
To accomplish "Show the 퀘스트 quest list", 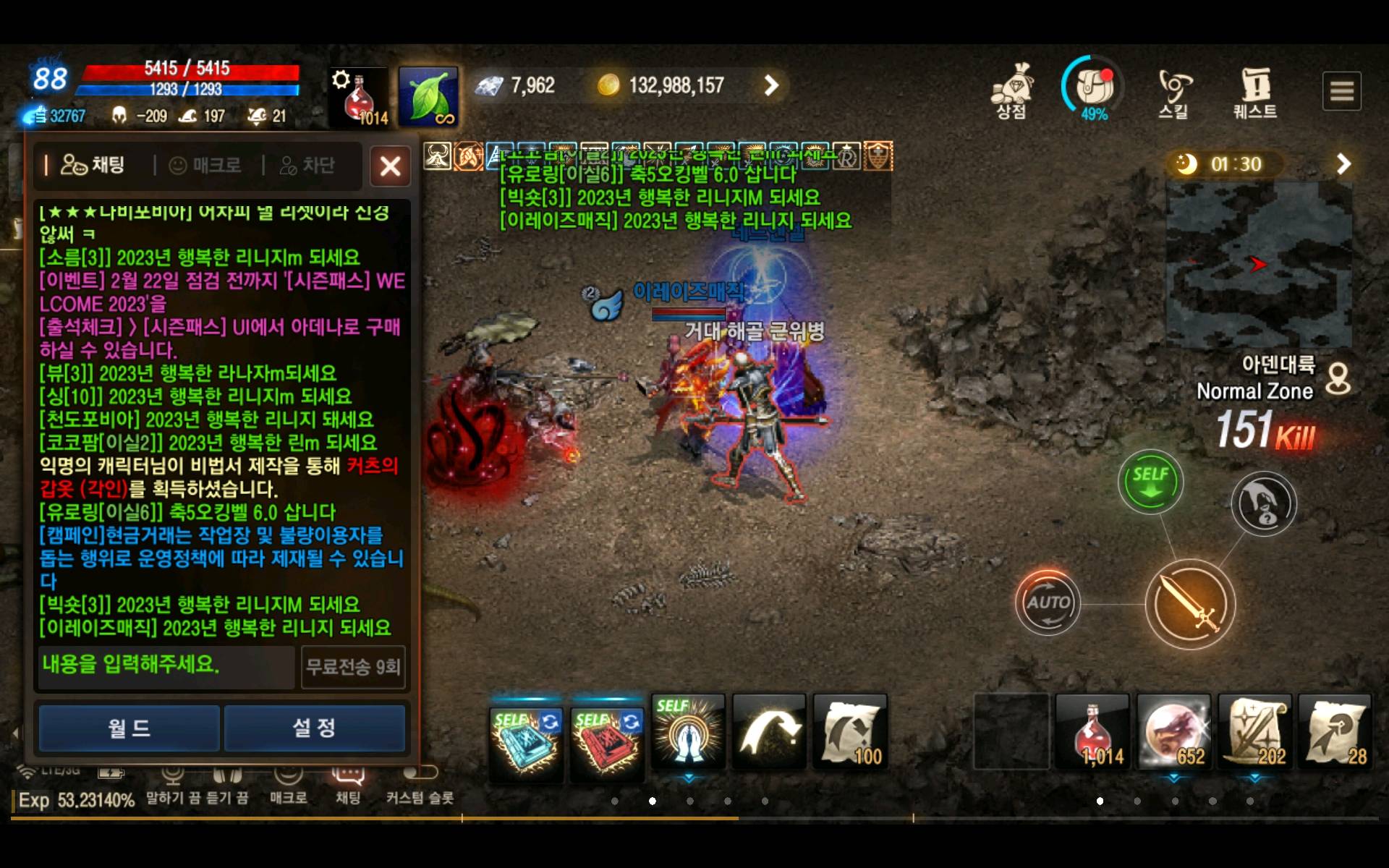I will click(x=1255, y=93).
